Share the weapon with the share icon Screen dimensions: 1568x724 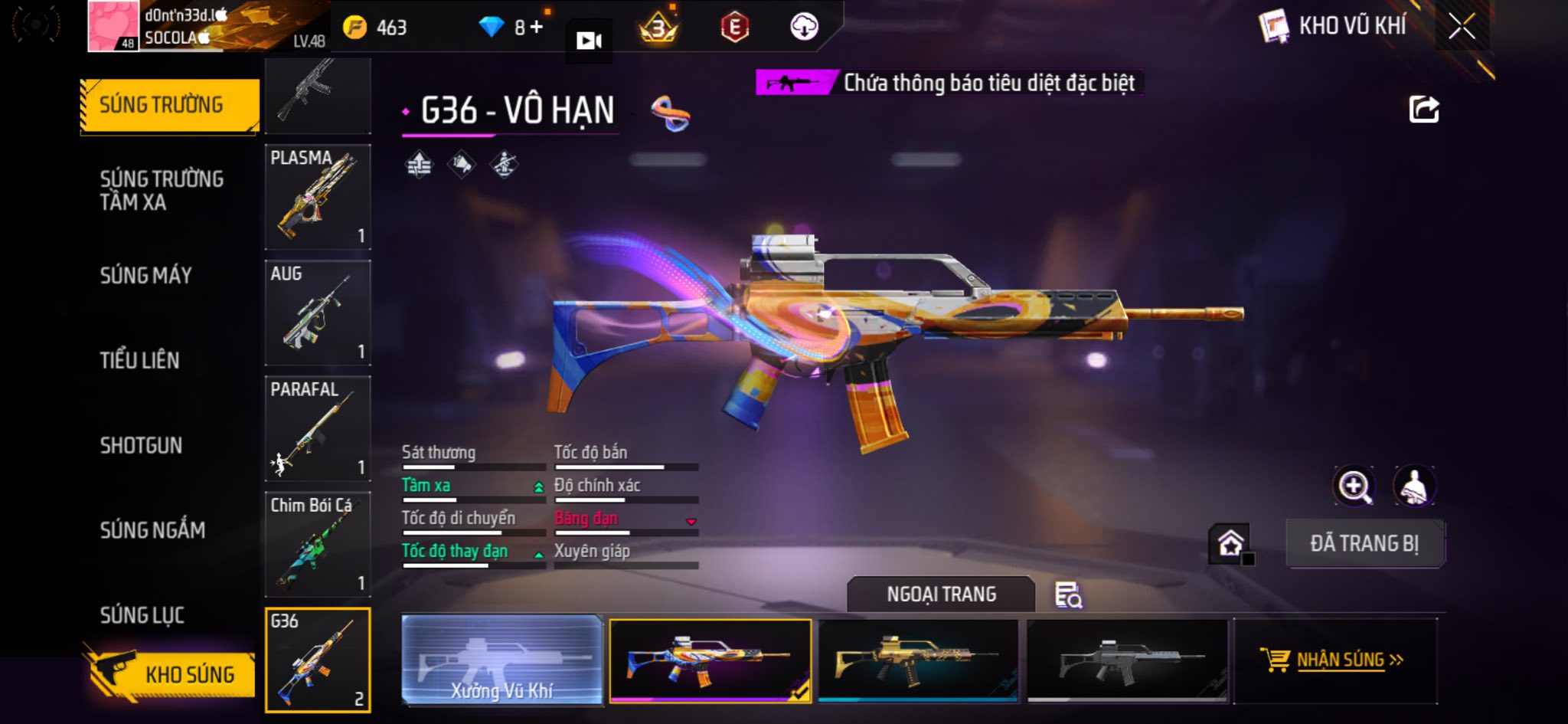point(1424,110)
